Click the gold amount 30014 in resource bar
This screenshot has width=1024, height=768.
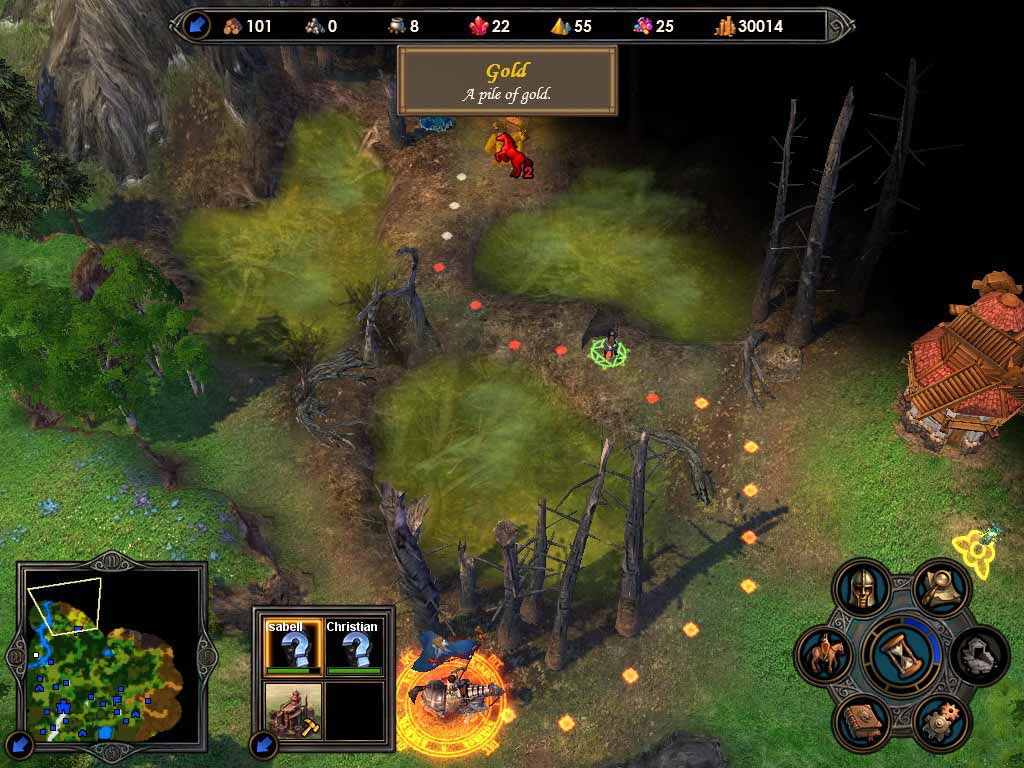coord(760,26)
